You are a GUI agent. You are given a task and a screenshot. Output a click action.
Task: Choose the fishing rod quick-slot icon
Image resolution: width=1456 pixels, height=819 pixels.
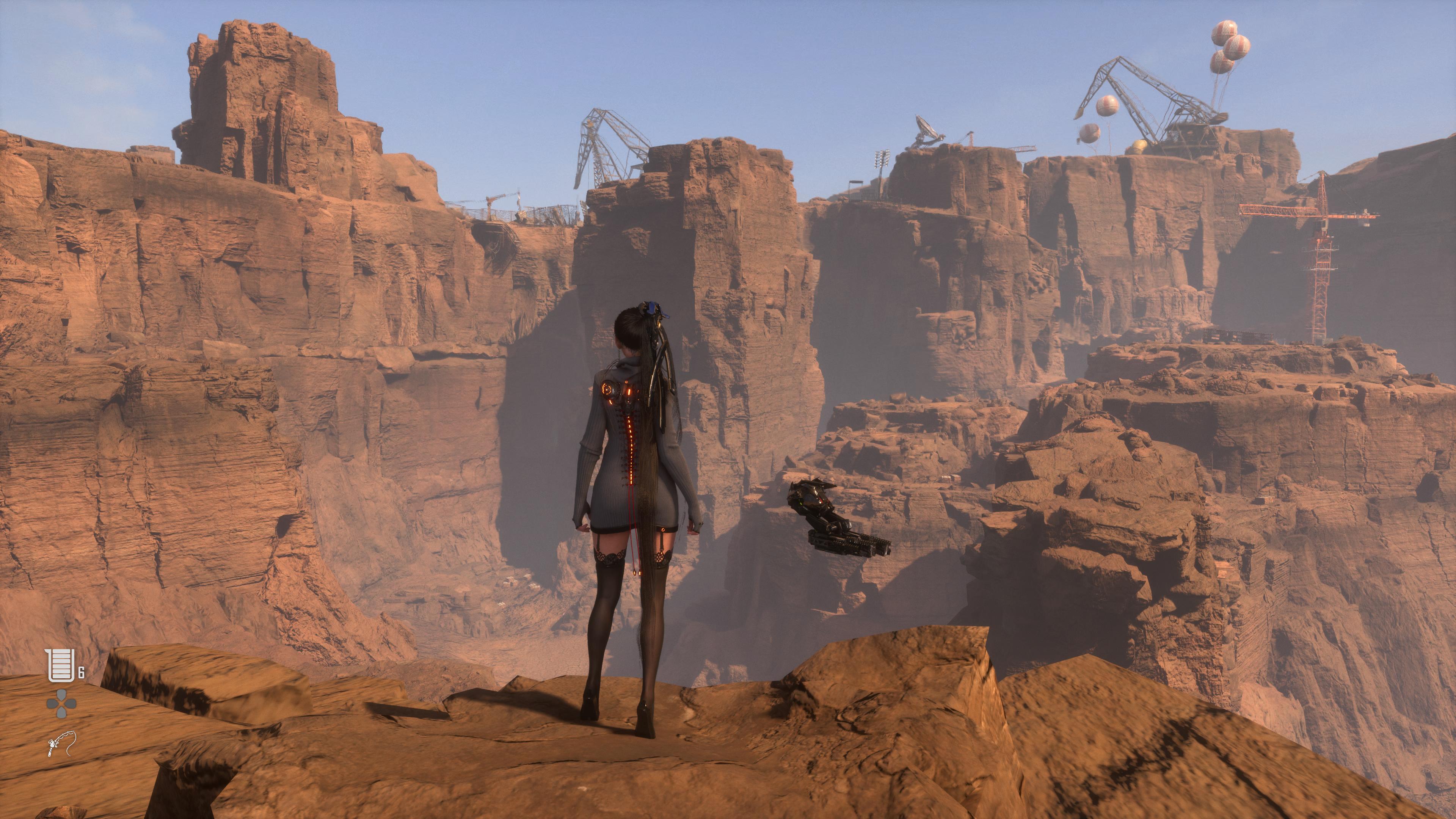click(61, 743)
